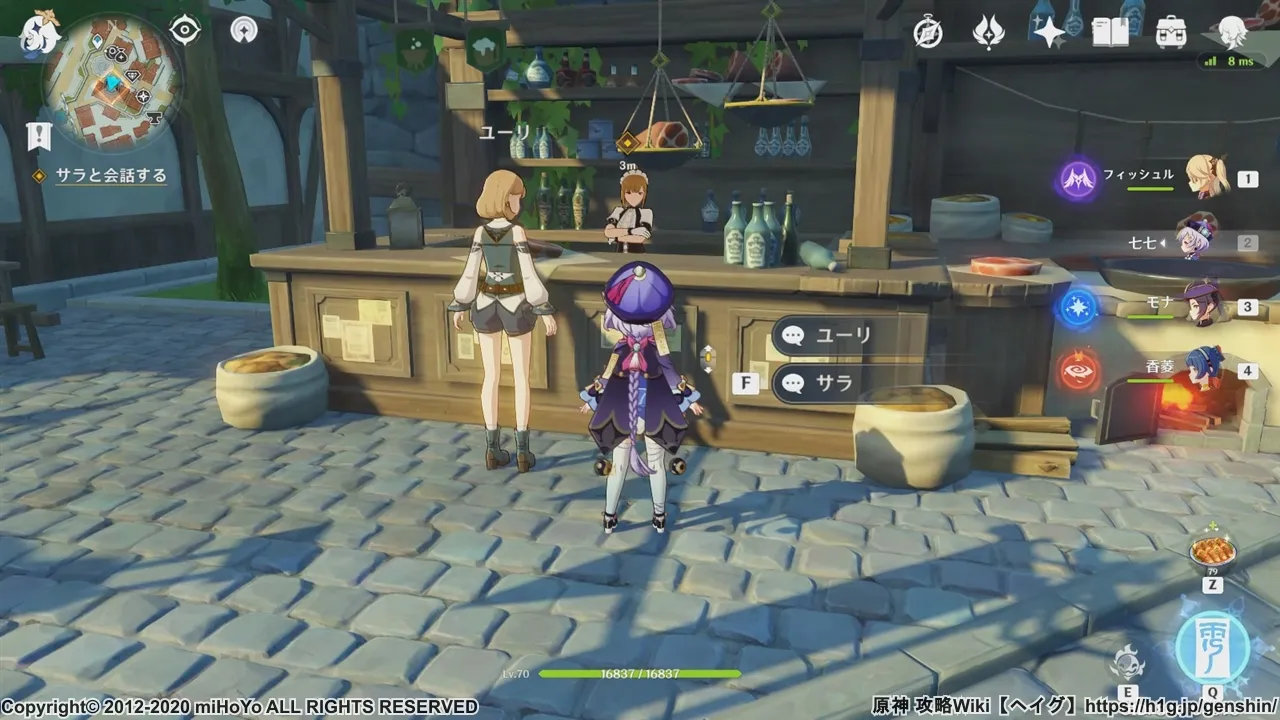The image size is (1280, 720).
Task: Click the circular minimap
Action: [x=112, y=82]
